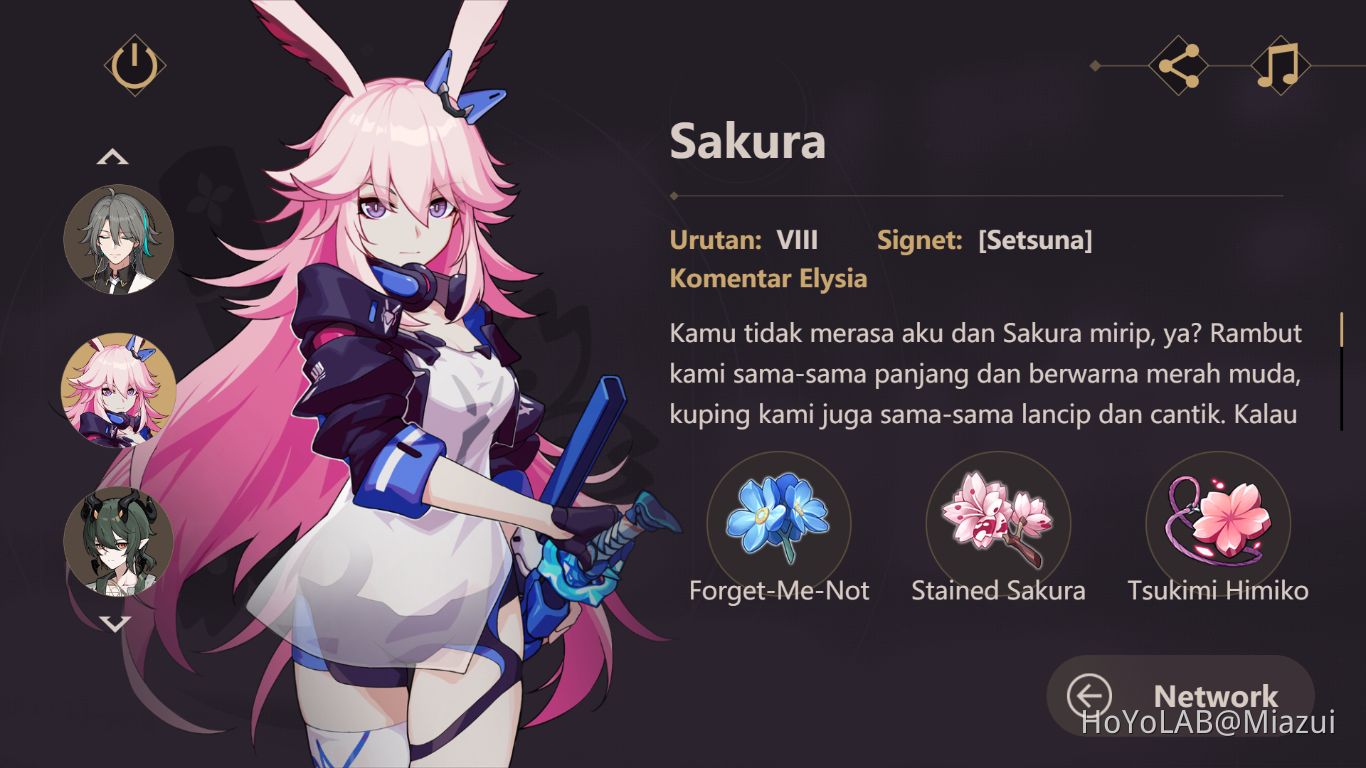Viewport: 1366px width, 768px height.
Task: Select the Stained Sakura flower icon
Action: click(998, 522)
